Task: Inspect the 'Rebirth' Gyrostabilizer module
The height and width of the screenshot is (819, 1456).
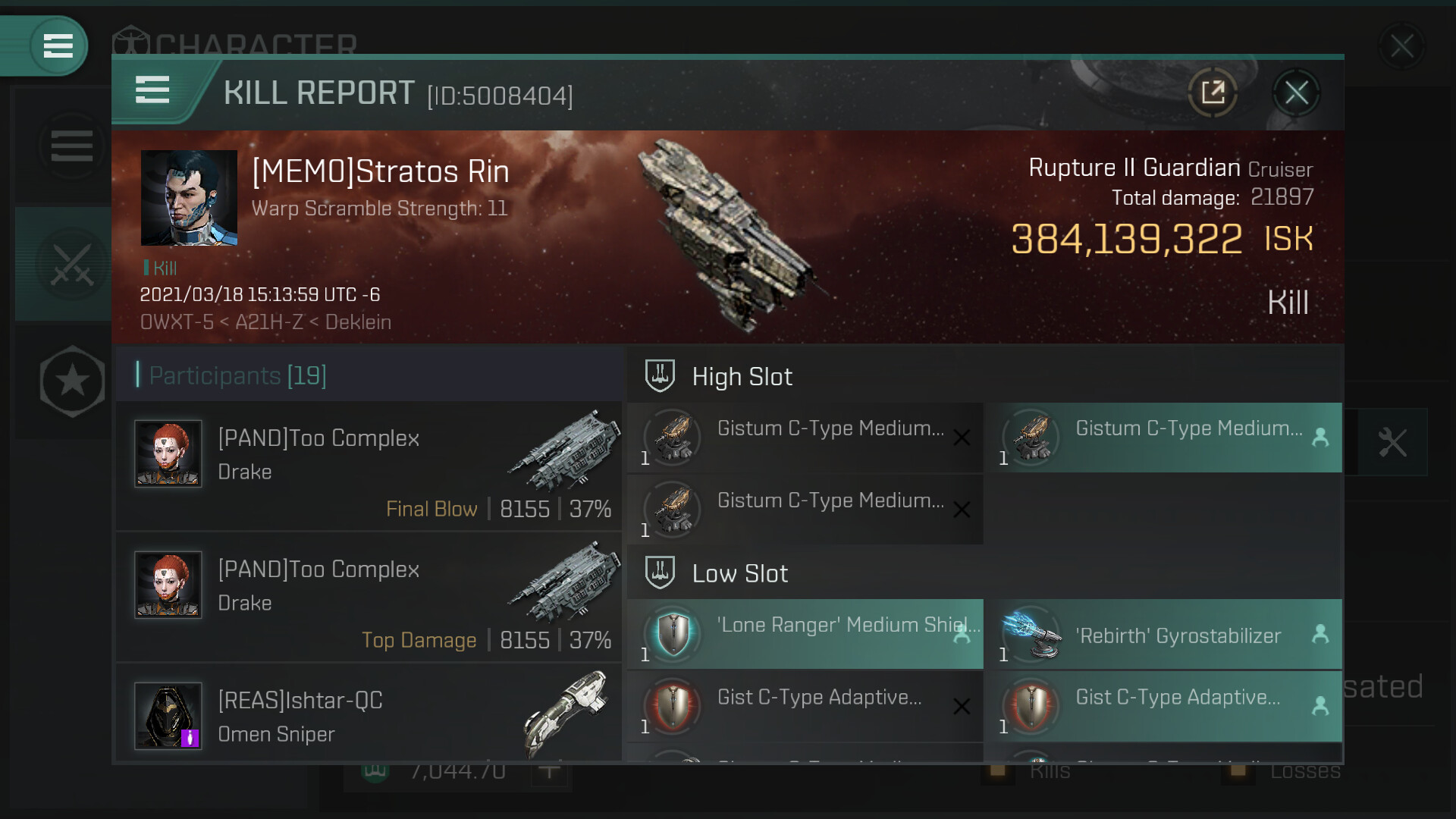Action: click(1169, 635)
